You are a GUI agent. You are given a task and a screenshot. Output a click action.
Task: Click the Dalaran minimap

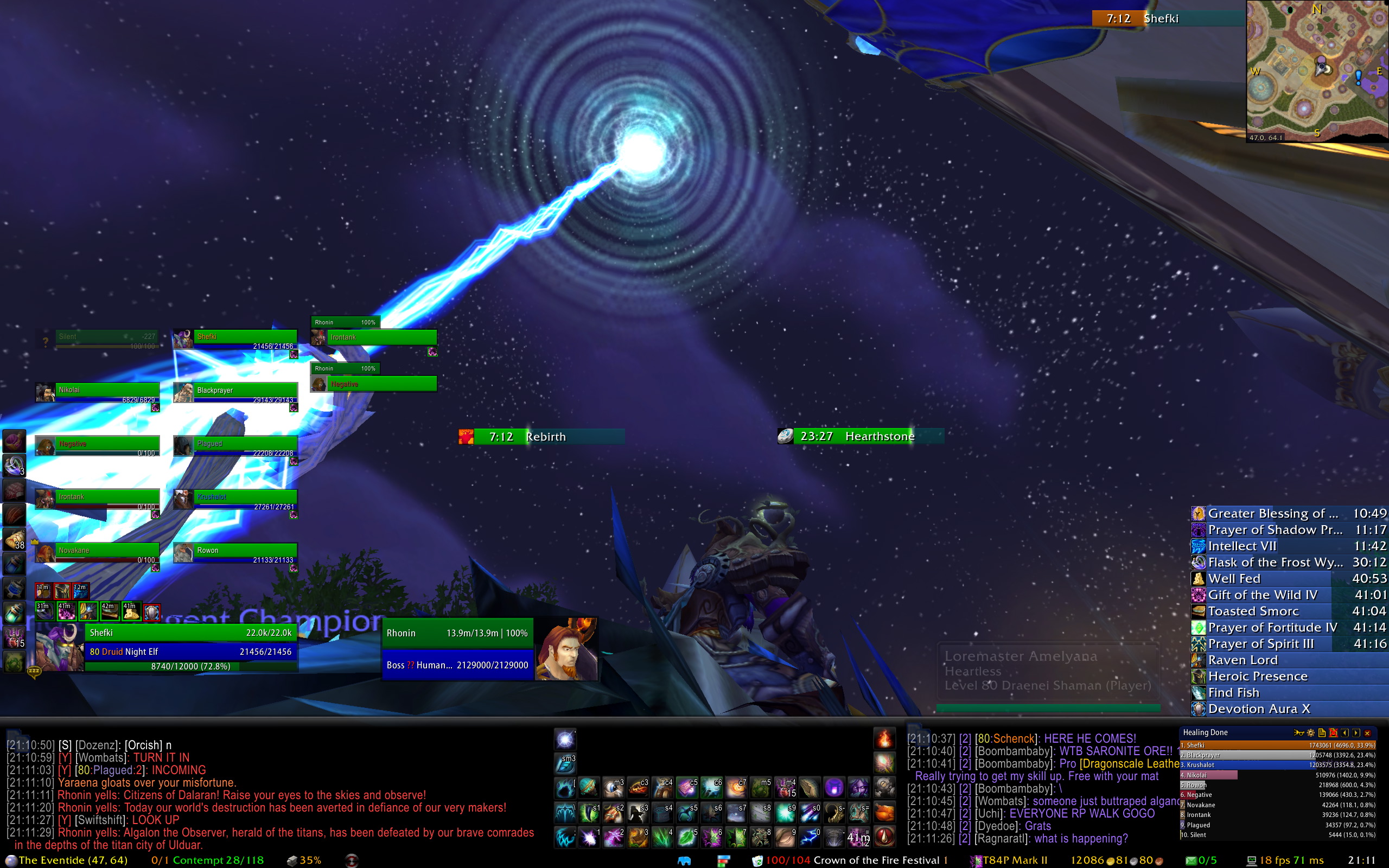click(x=1317, y=70)
